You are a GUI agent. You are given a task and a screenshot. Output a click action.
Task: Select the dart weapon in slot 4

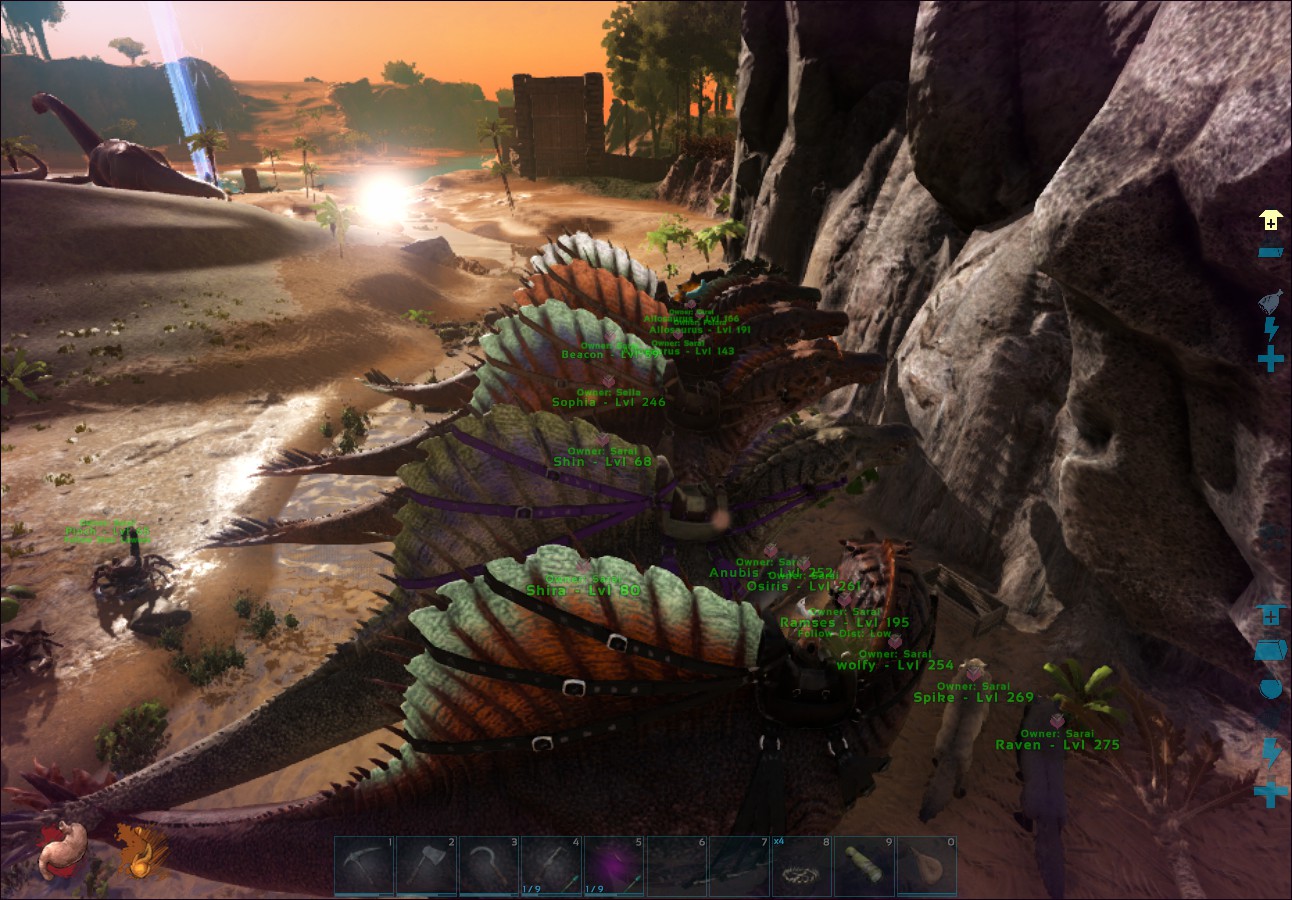pyautogui.click(x=551, y=866)
